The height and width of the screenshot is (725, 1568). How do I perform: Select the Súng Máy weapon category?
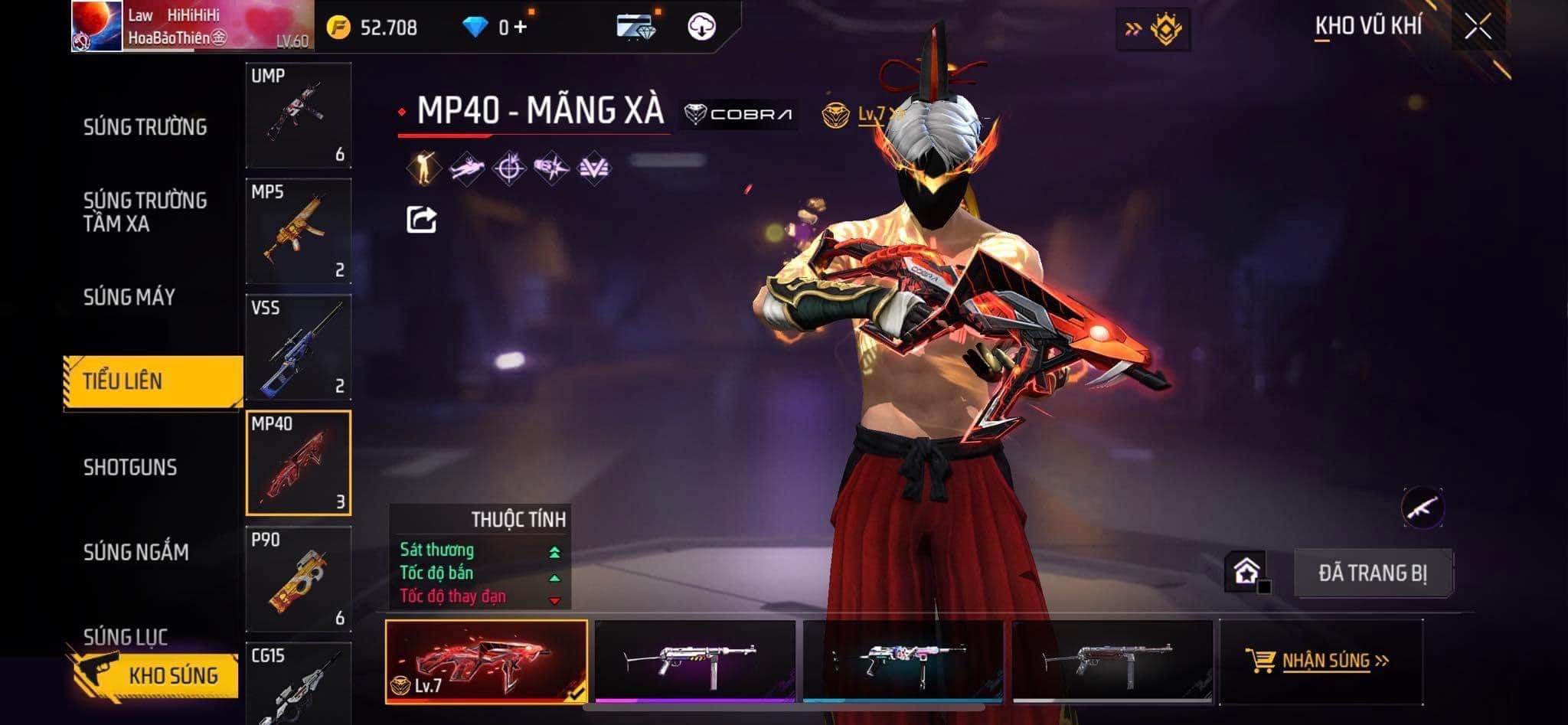[129, 297]
